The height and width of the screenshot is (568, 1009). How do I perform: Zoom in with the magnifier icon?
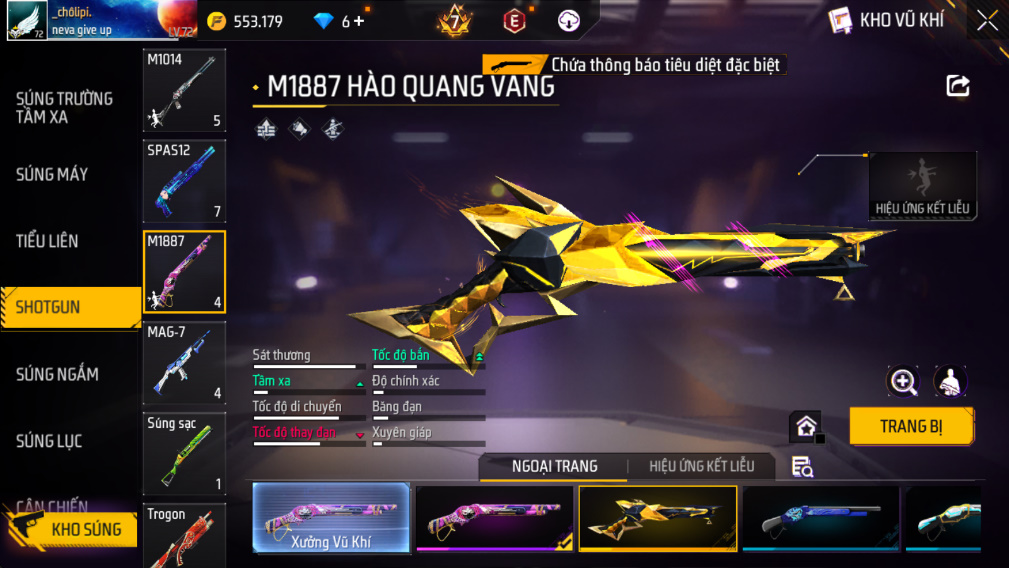(x=903, y=381)
